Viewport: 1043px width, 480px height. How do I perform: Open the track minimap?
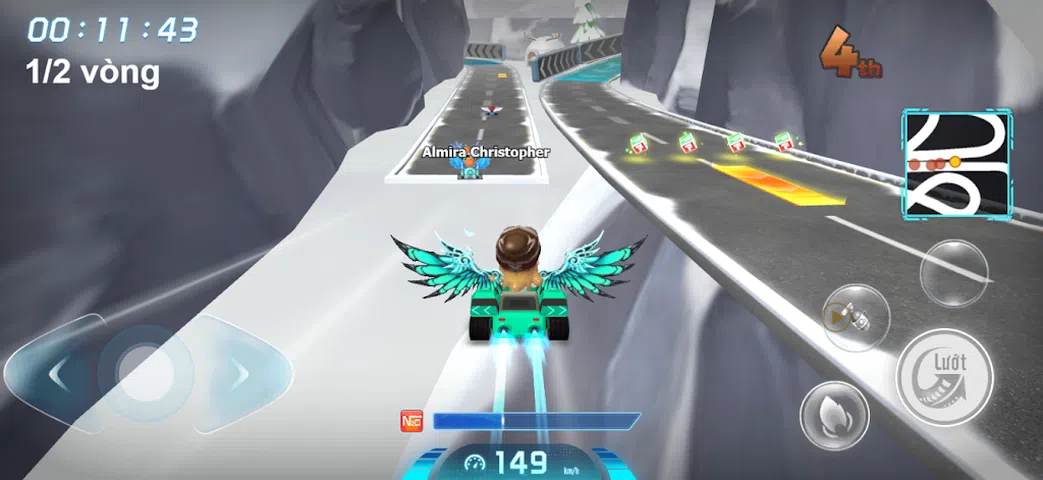957,165
